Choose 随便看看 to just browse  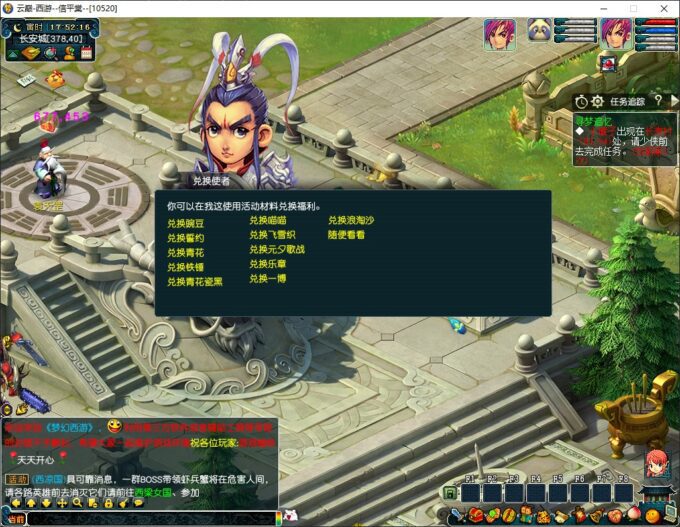[x=346, y=235]
